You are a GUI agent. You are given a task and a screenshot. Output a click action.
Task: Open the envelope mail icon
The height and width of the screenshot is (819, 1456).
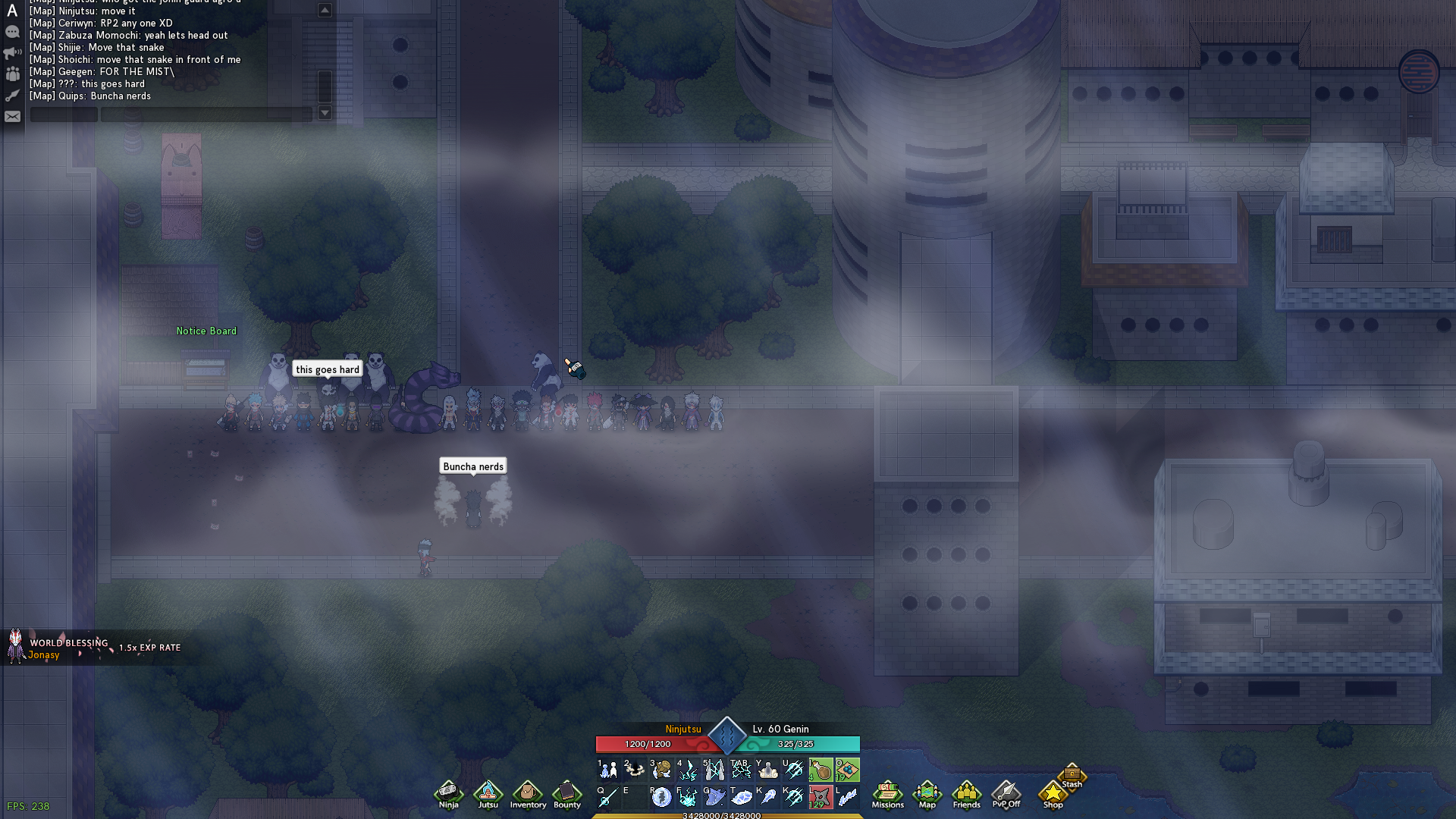(12, 117)
